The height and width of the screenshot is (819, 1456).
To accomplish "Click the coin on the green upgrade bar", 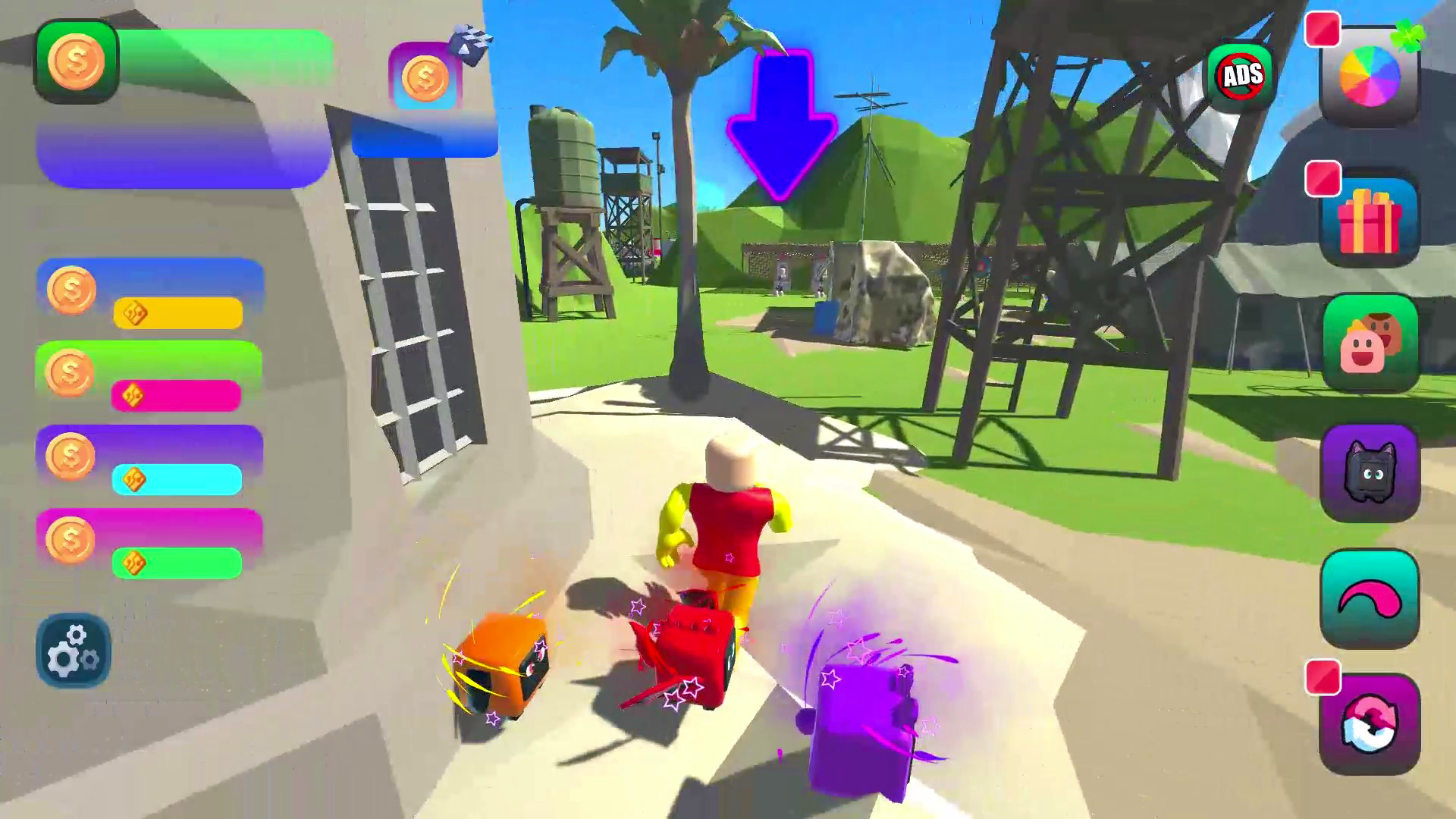I will (71, 373).
